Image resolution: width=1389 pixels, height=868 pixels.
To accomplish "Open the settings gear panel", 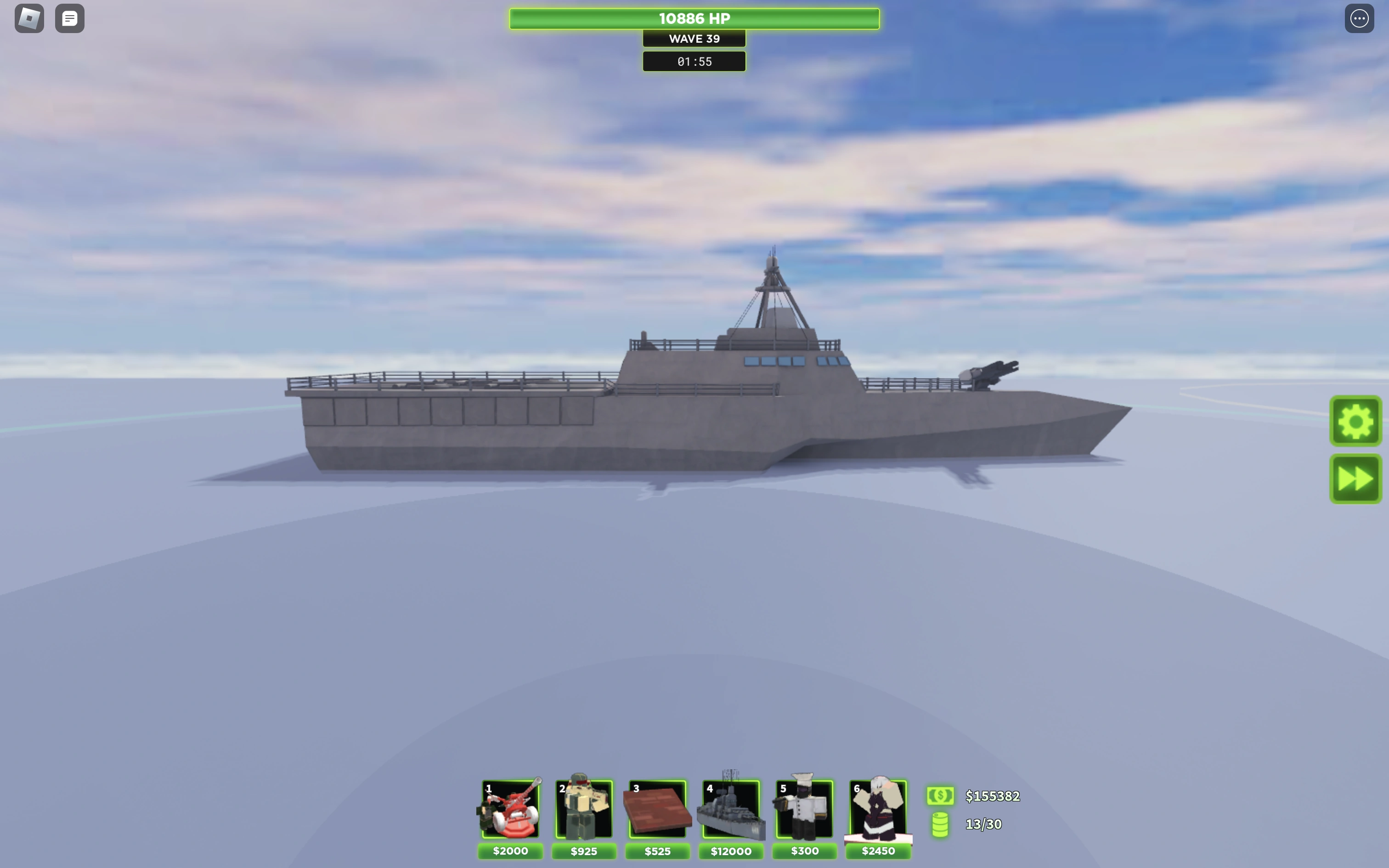I will point(1356,421).
